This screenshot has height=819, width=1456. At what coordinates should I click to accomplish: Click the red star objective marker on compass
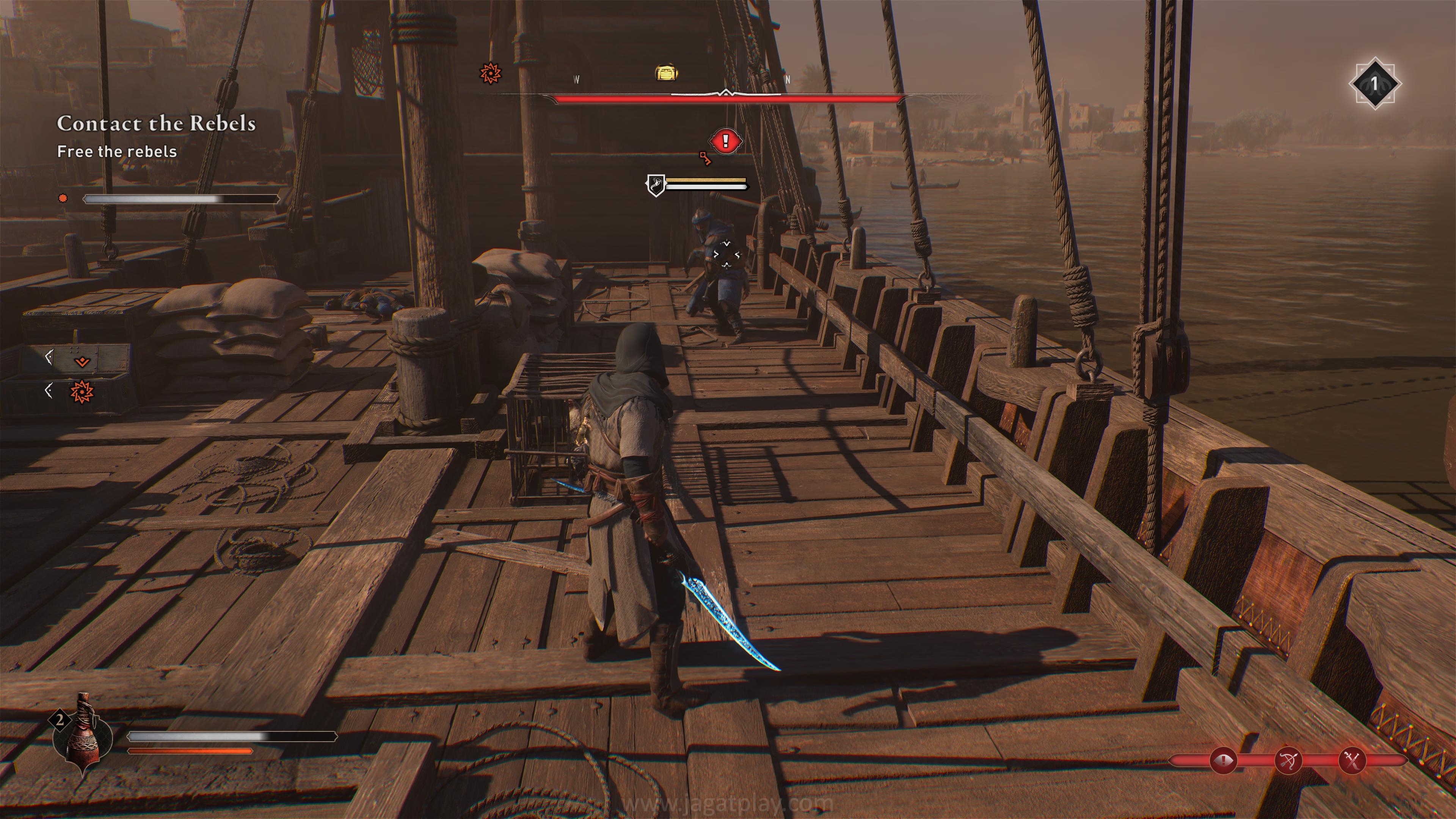pos(490,73)
